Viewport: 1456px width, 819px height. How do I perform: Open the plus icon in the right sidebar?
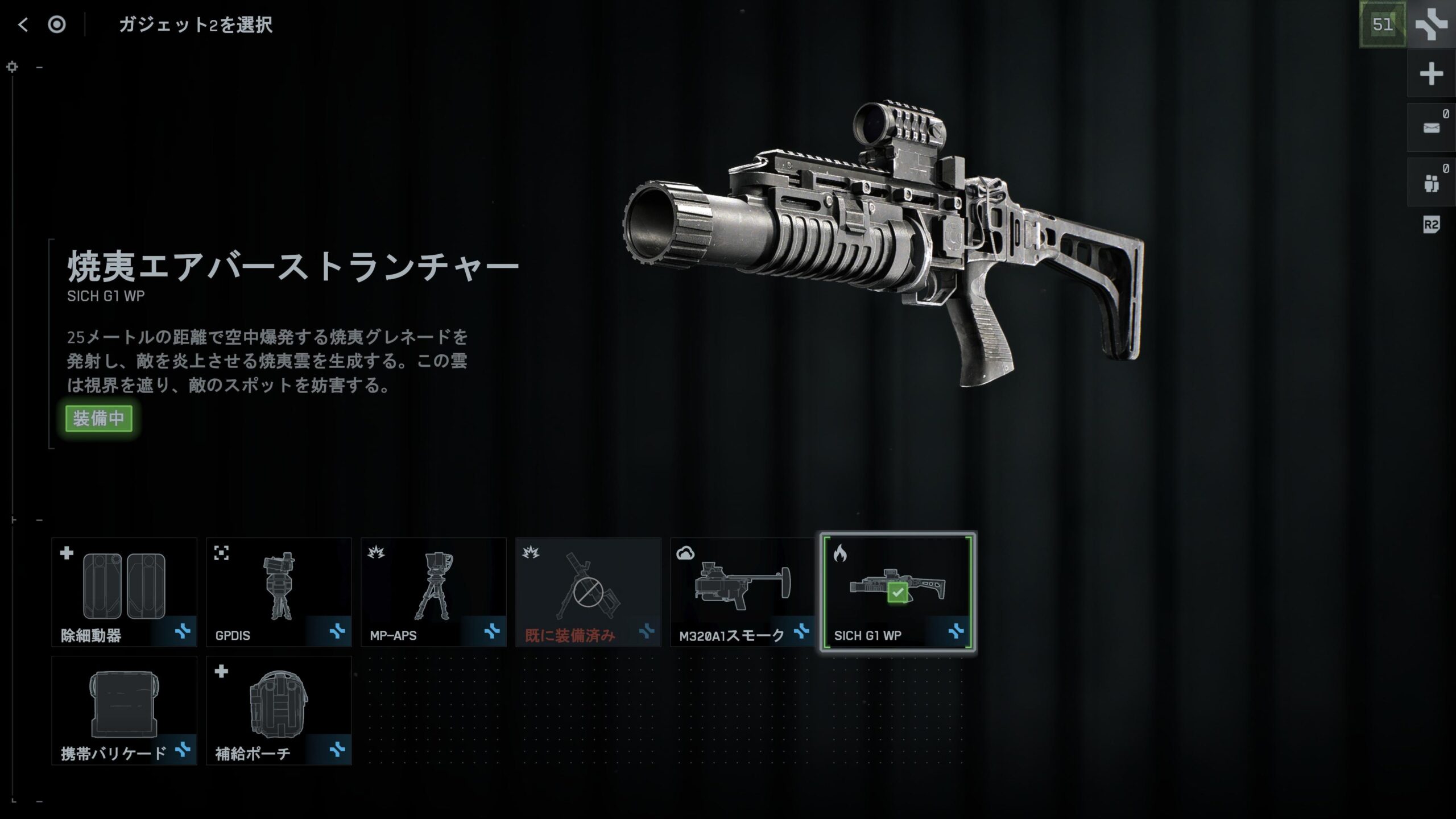pos(1431,74)
